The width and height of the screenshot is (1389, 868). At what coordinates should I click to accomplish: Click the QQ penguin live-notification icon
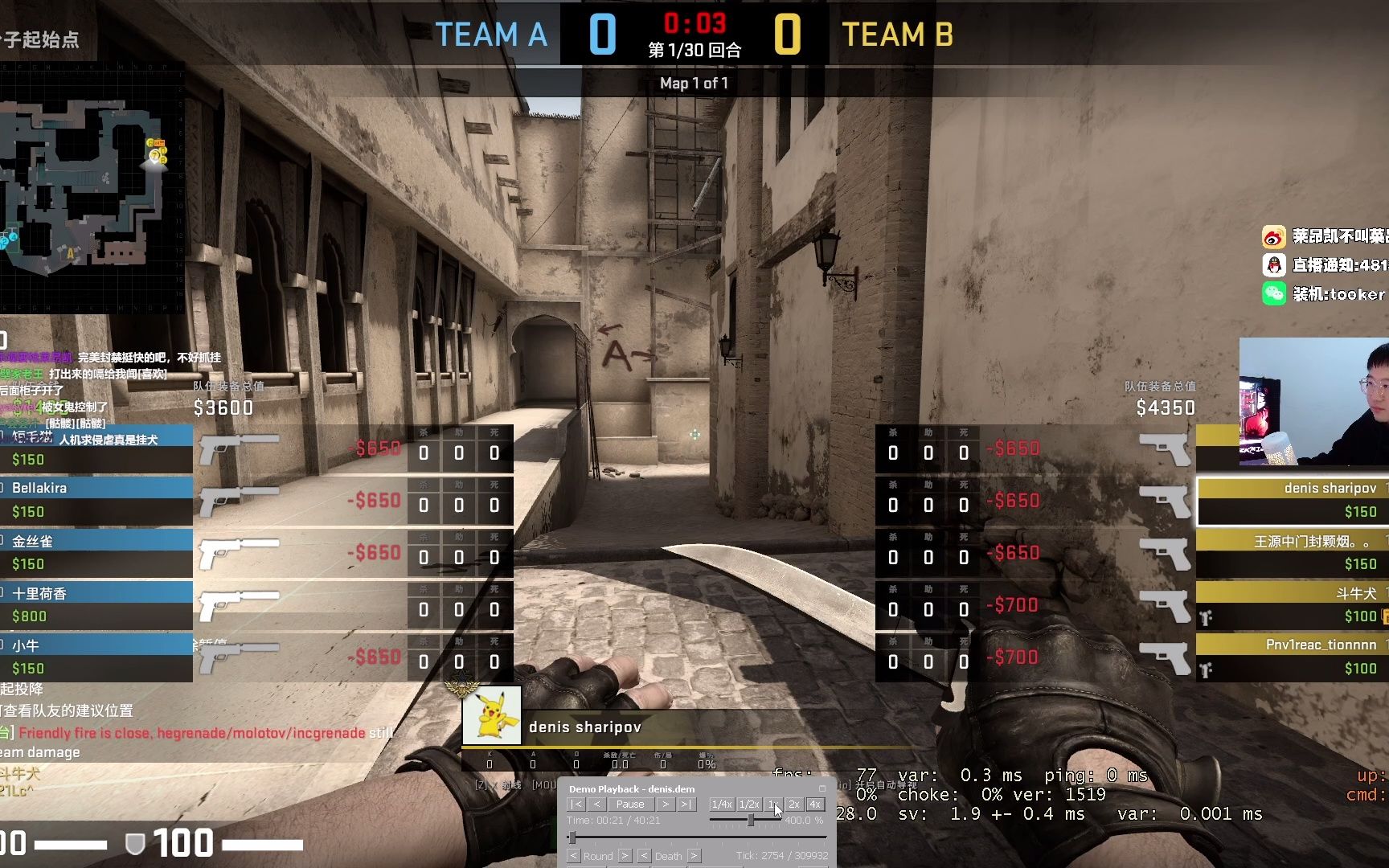coord(1274,265)
